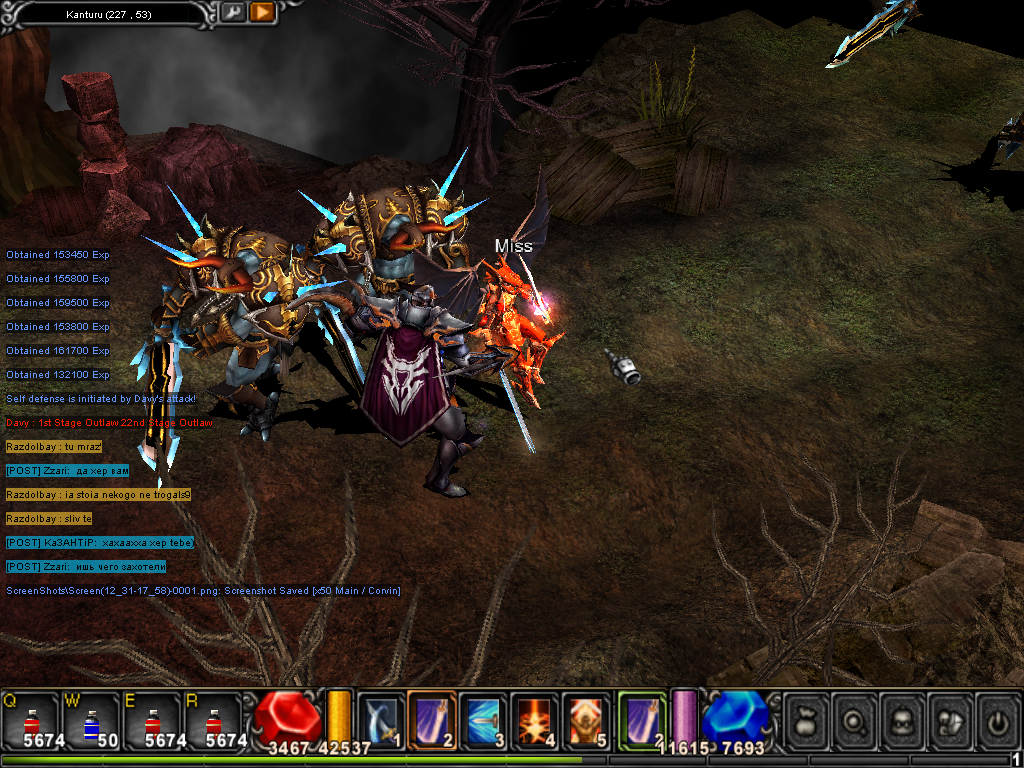Open the two-figures community button
The width and height of the screenshot is (1024, 768).
pyautogui.click(x=951, y=720)
